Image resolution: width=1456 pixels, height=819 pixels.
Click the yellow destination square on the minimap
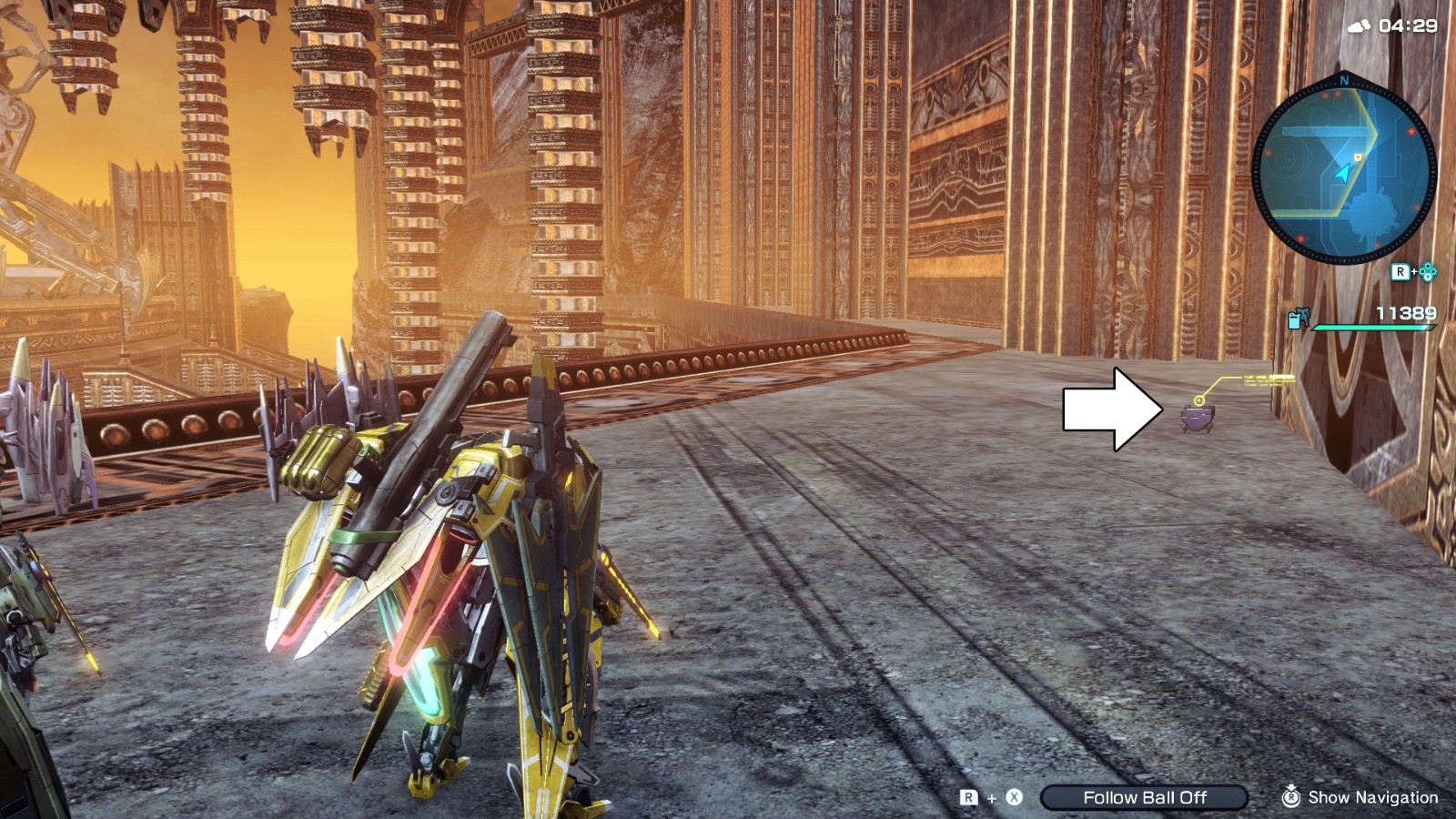click(x=1357, y=156)
